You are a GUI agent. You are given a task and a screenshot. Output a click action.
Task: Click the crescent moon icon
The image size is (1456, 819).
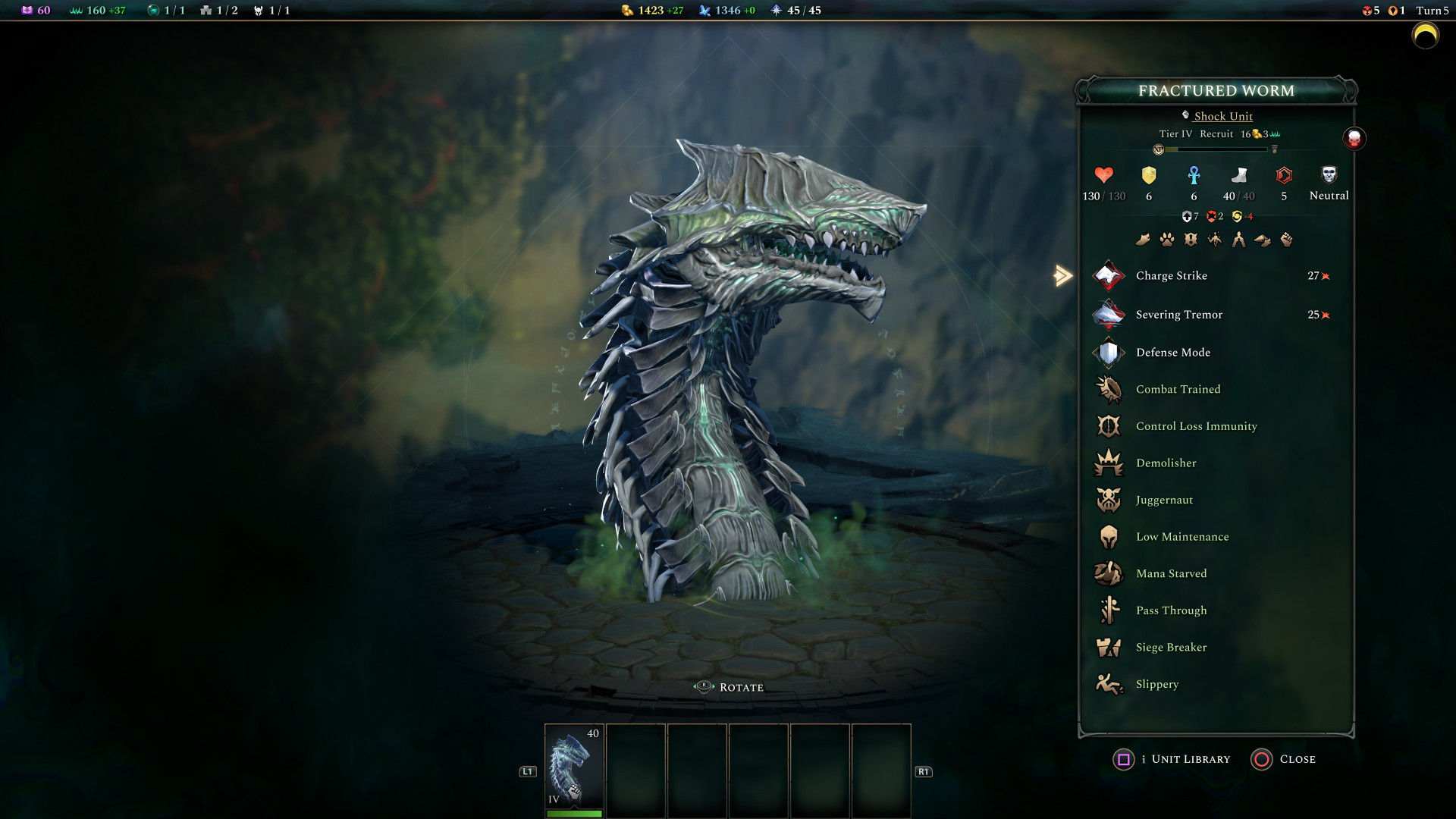[x=1425, y=36]
